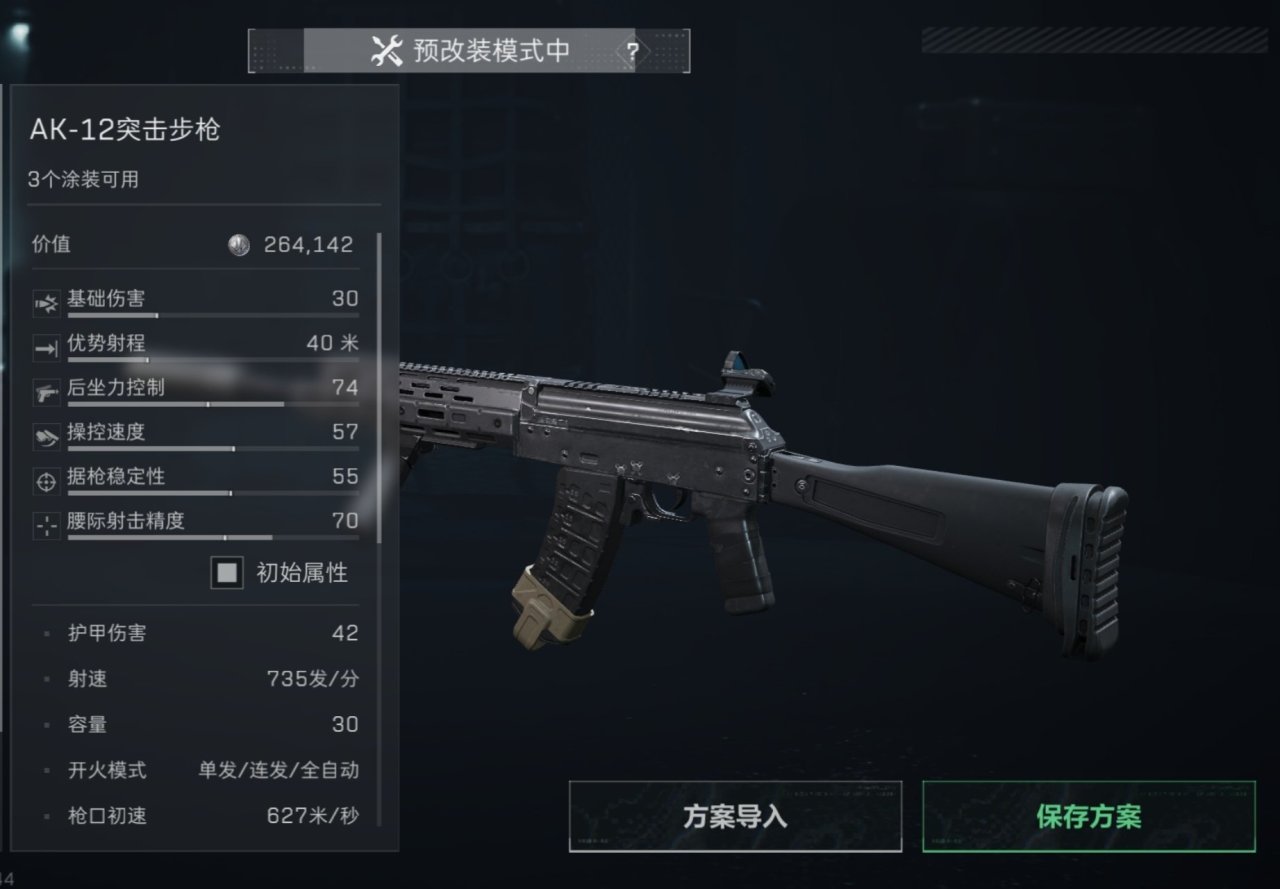The image size is (1280, 889).
Task: Toggle the 初始属性 checkbox
Action: (228, 573)
